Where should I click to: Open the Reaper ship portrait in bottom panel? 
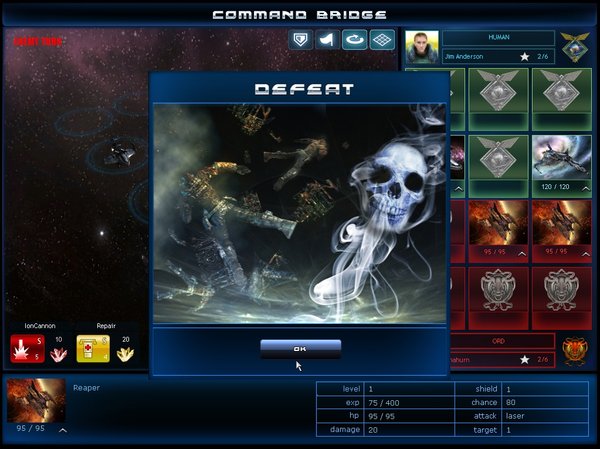coord(36,400)
